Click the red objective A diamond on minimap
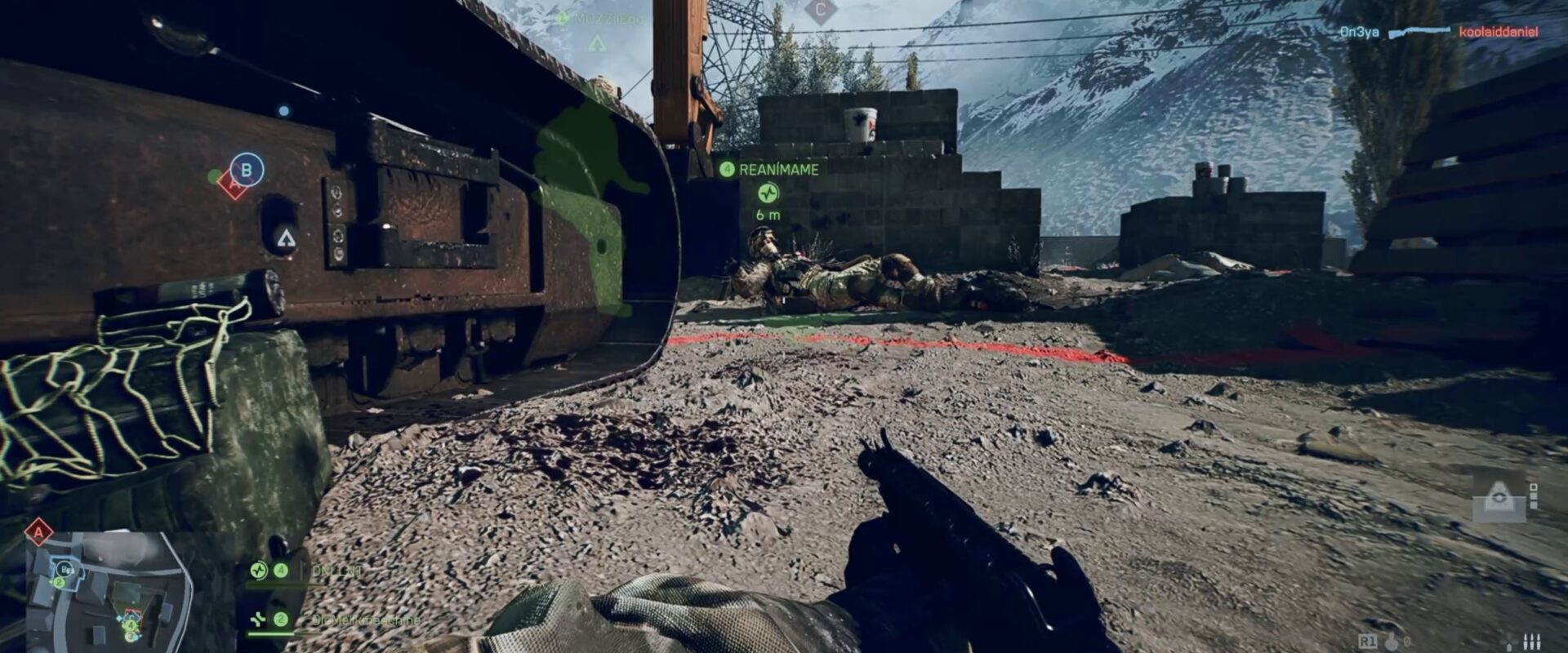Viewport: 1568px width, 653px height. (x=38, y=531)
